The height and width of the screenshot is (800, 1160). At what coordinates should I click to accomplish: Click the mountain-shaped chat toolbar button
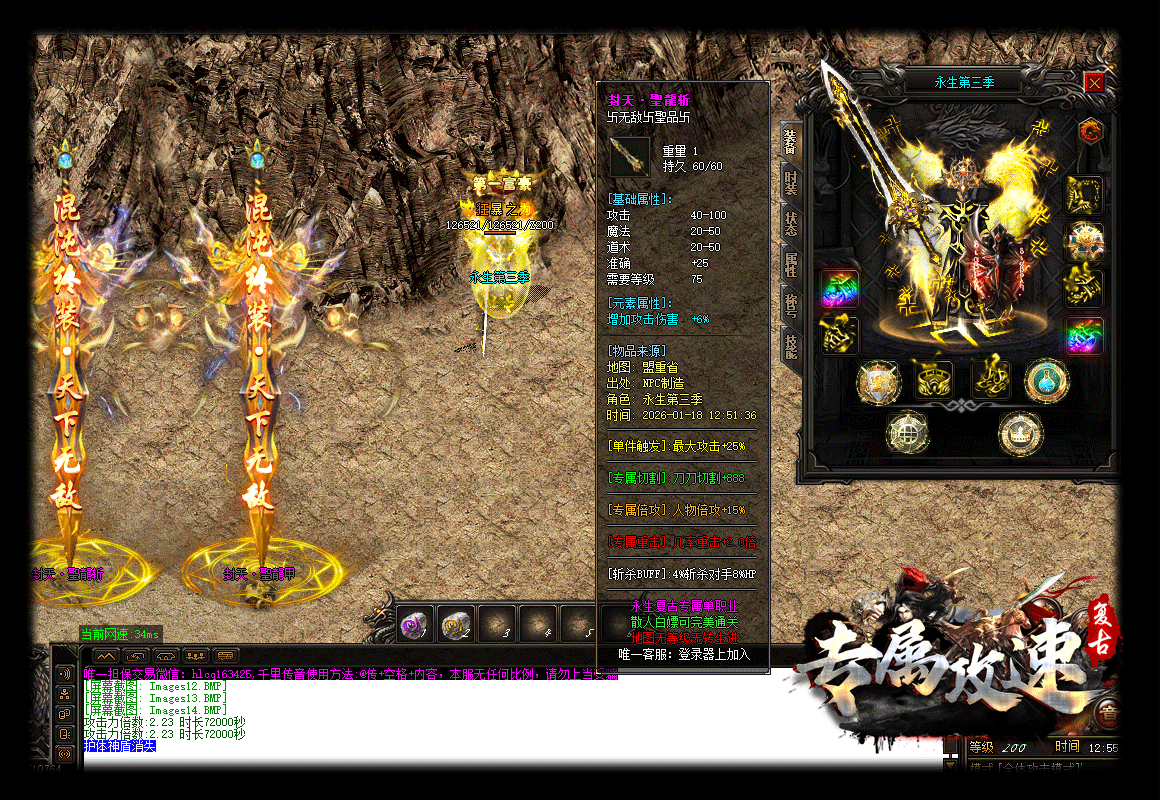click(107, 655)
